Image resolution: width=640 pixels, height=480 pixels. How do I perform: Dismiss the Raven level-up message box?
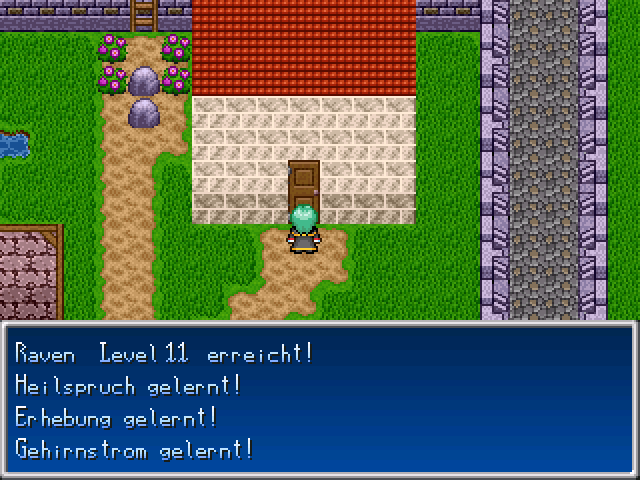coord(320,400)
